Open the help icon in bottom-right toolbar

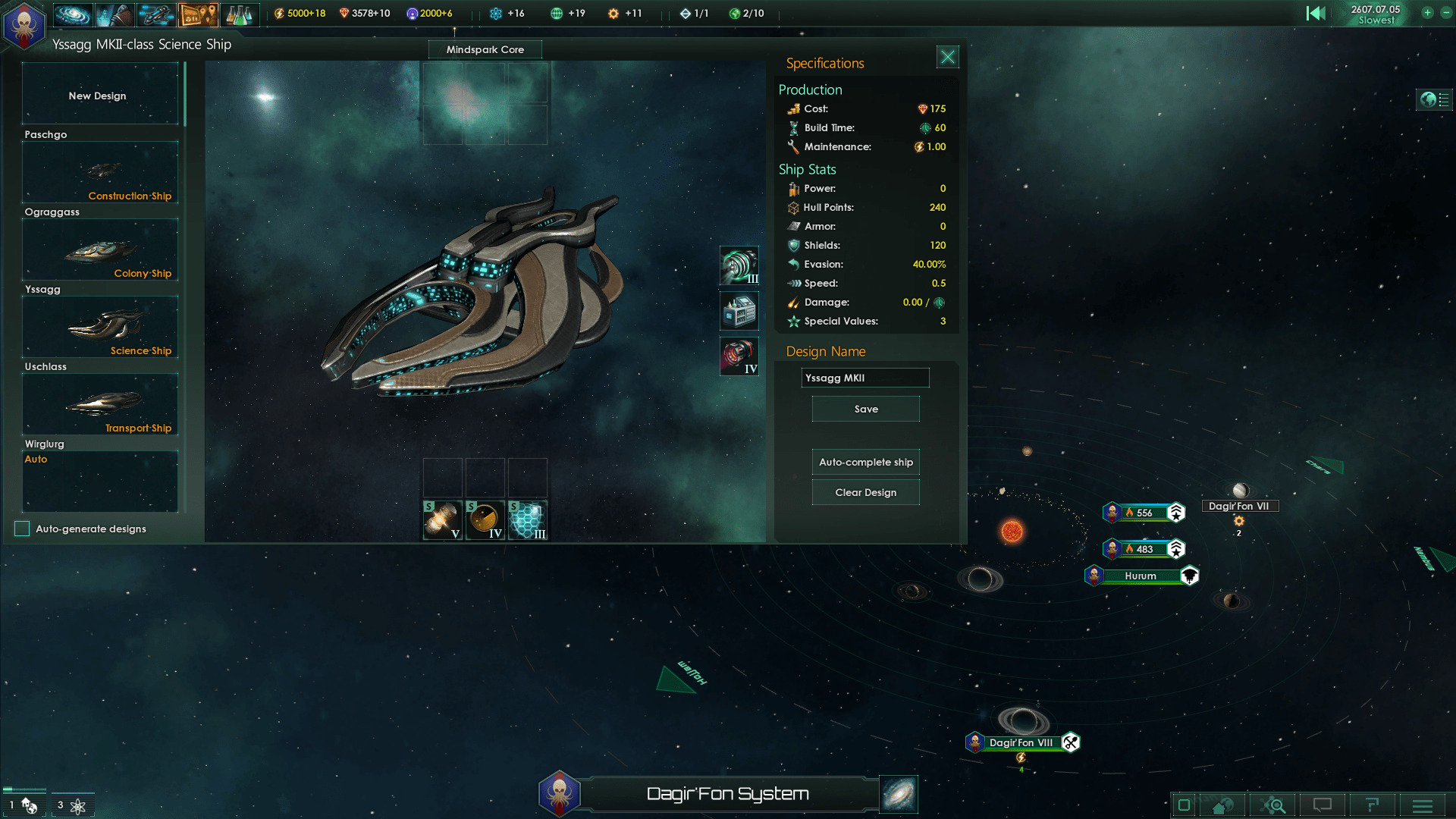(1371, 805)
